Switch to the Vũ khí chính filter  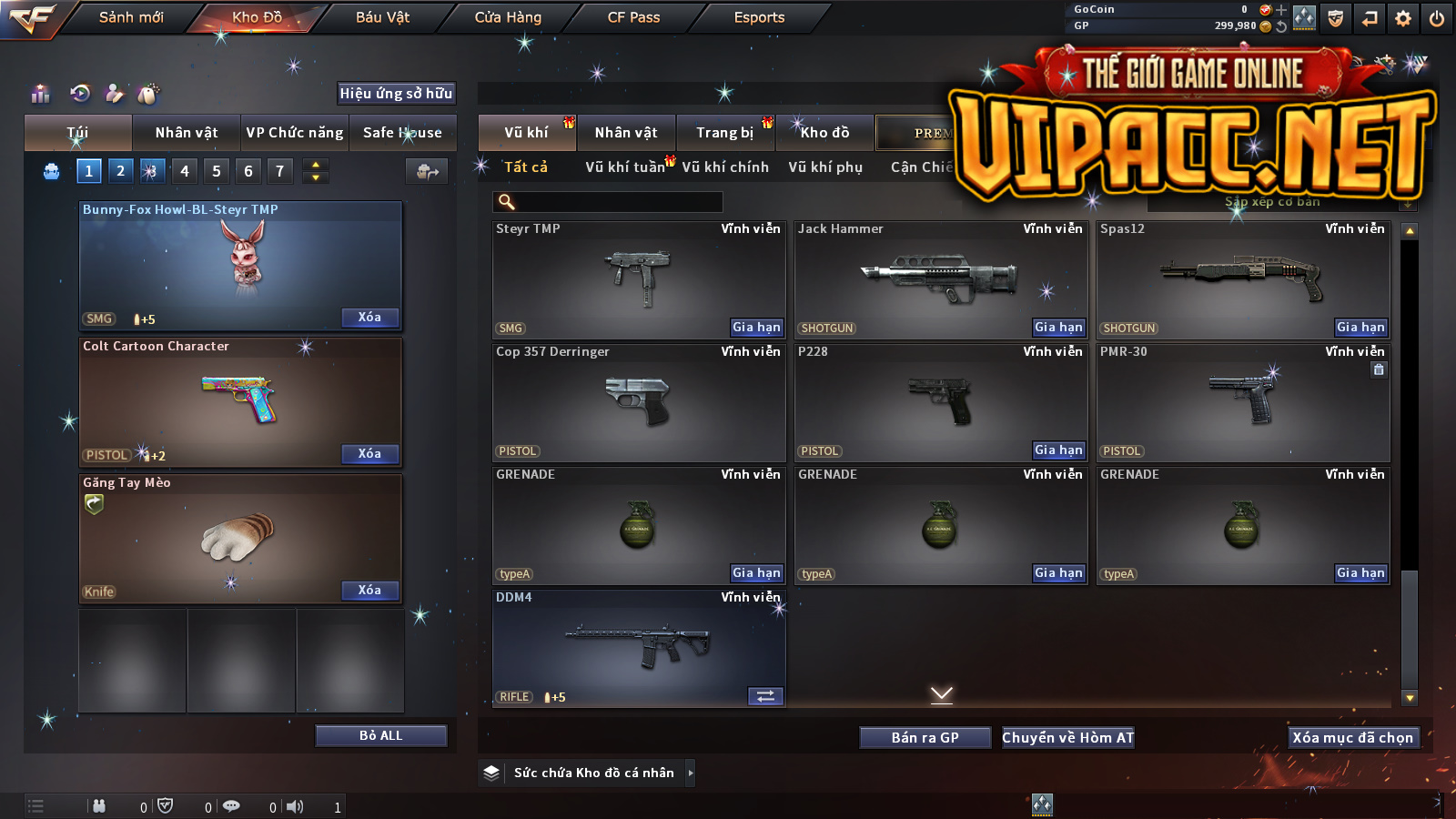tap(725, 167)
